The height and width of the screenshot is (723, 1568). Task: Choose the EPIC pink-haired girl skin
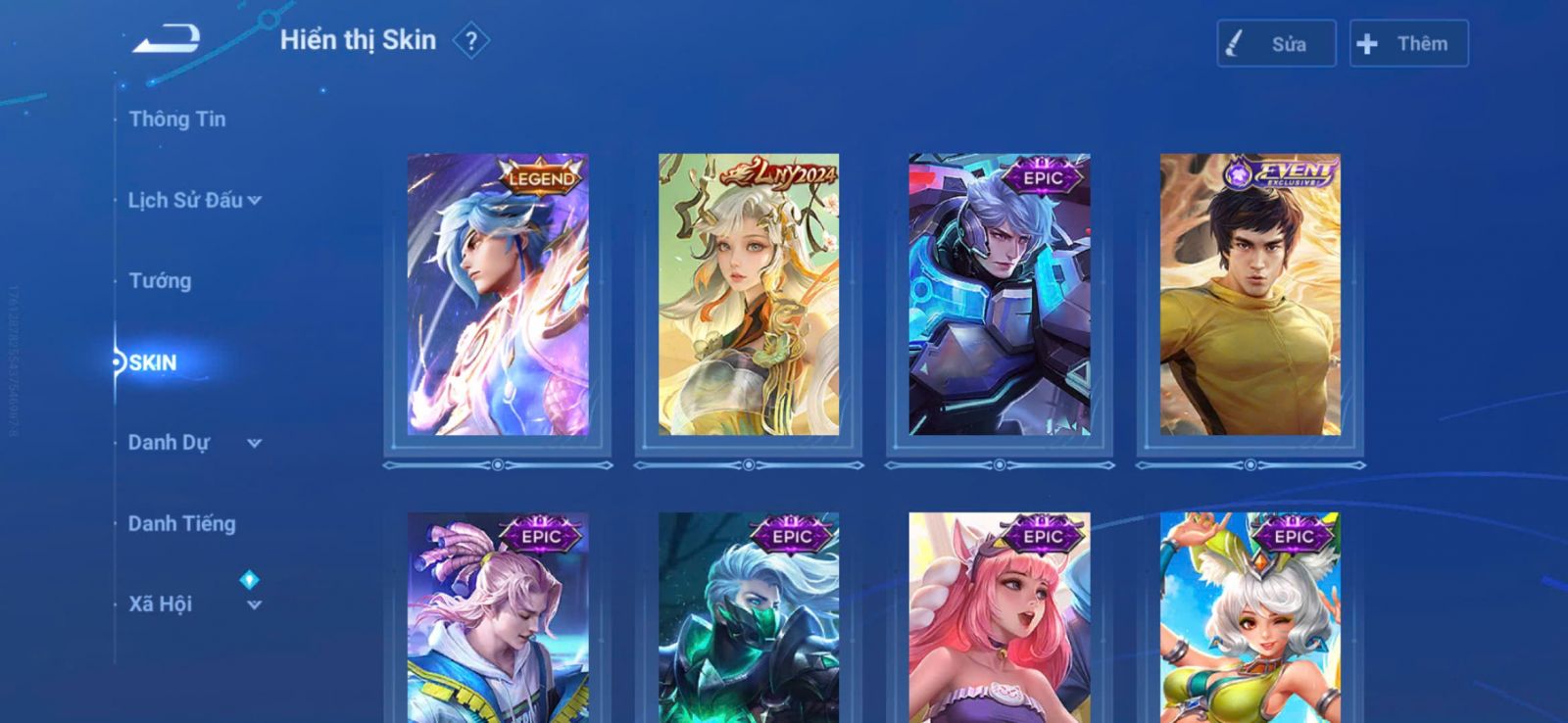[1000, 617]
